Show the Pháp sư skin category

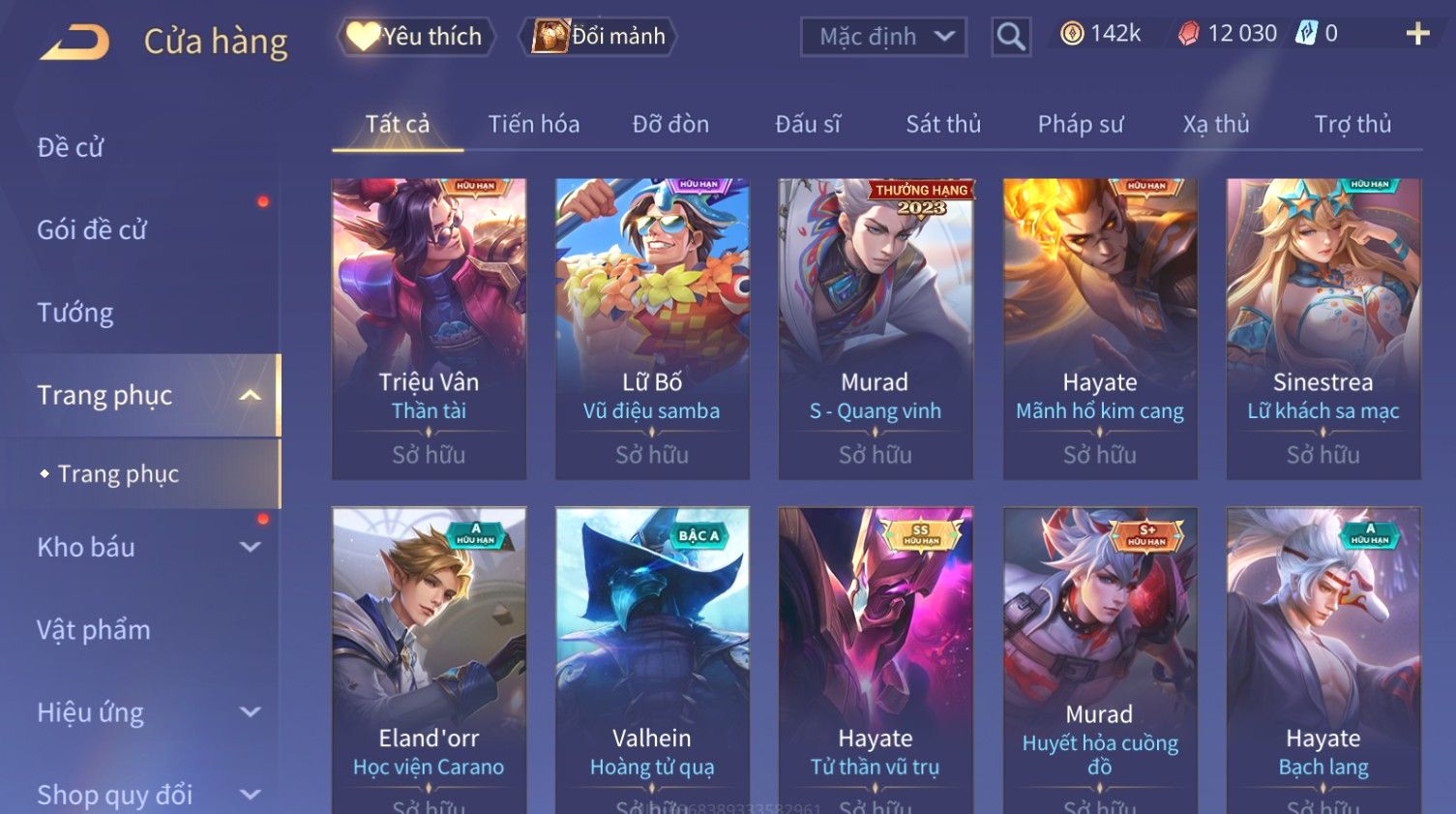click(x=1080, y=125)
